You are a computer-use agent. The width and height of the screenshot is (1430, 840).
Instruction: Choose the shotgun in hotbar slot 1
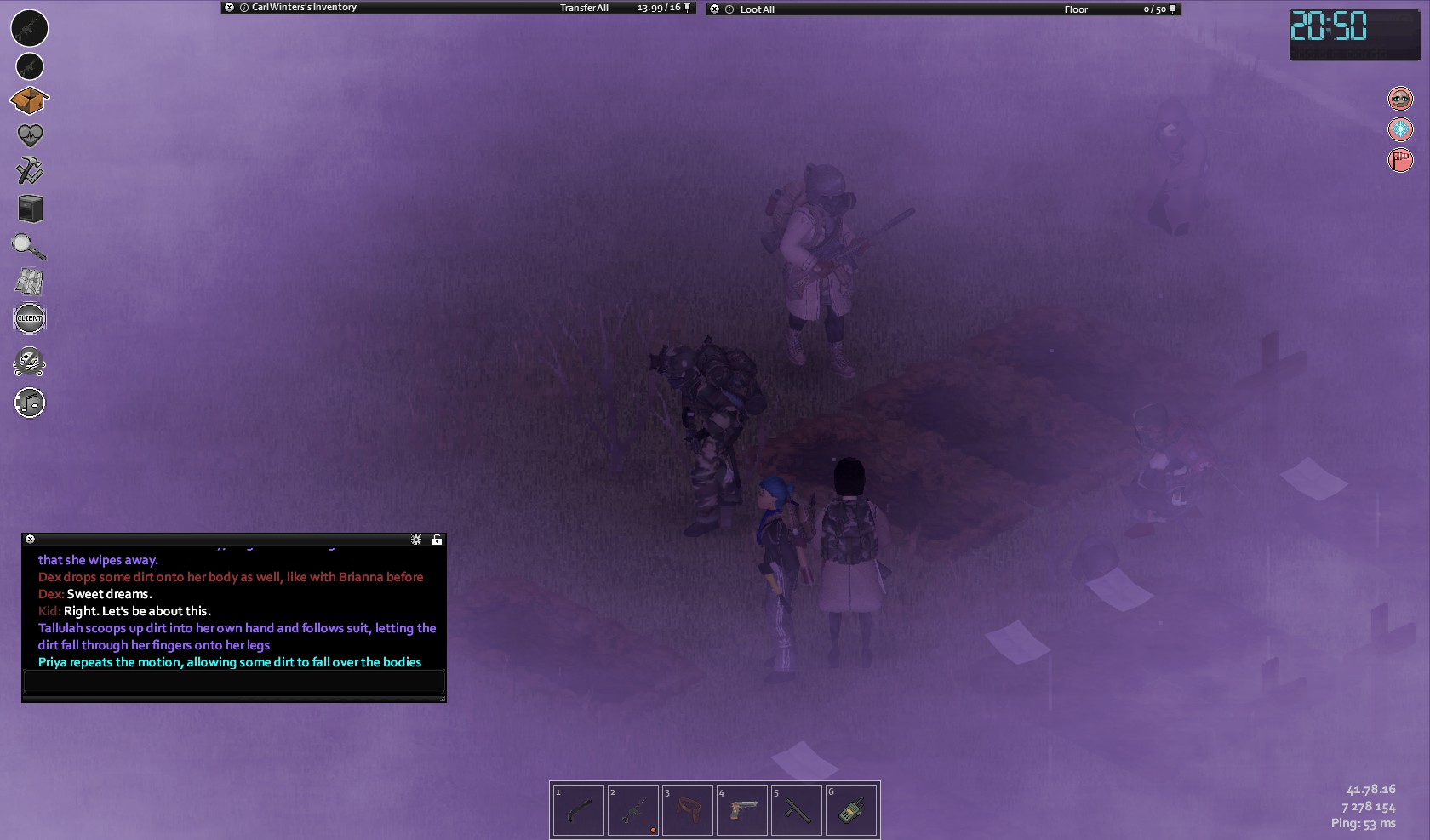click(x=579, y=810)
